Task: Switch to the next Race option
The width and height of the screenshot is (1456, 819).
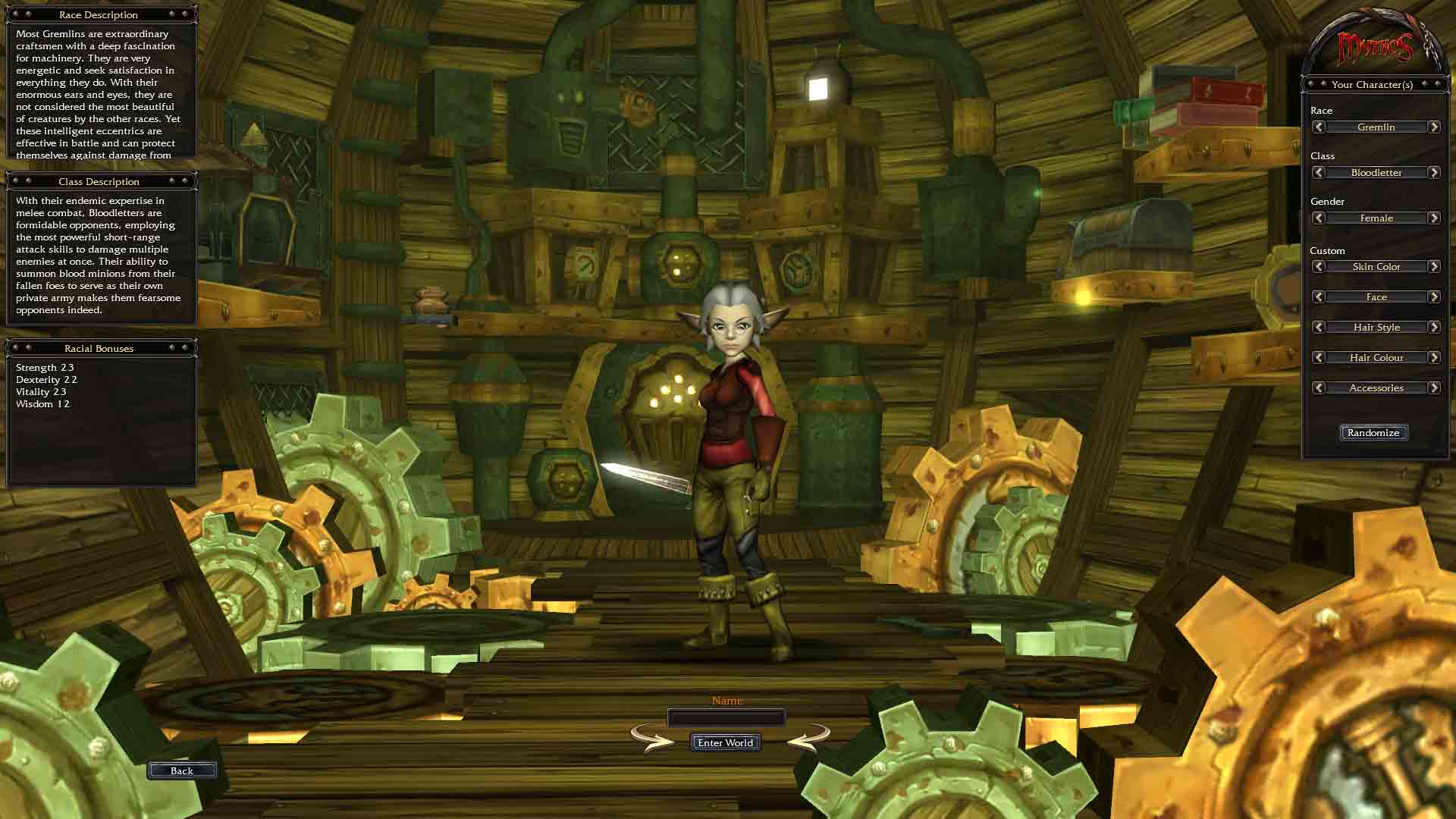Action: 1433,127
